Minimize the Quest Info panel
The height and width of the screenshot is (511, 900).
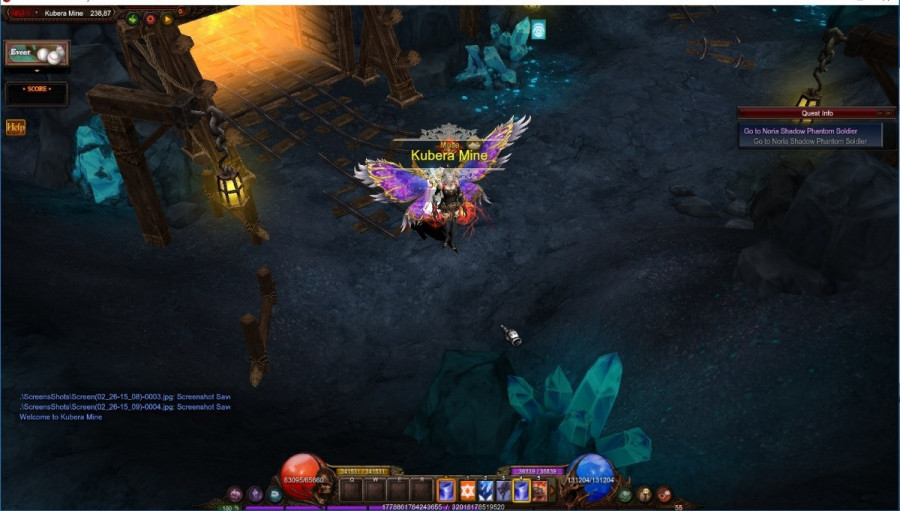[x=879, y=113]
